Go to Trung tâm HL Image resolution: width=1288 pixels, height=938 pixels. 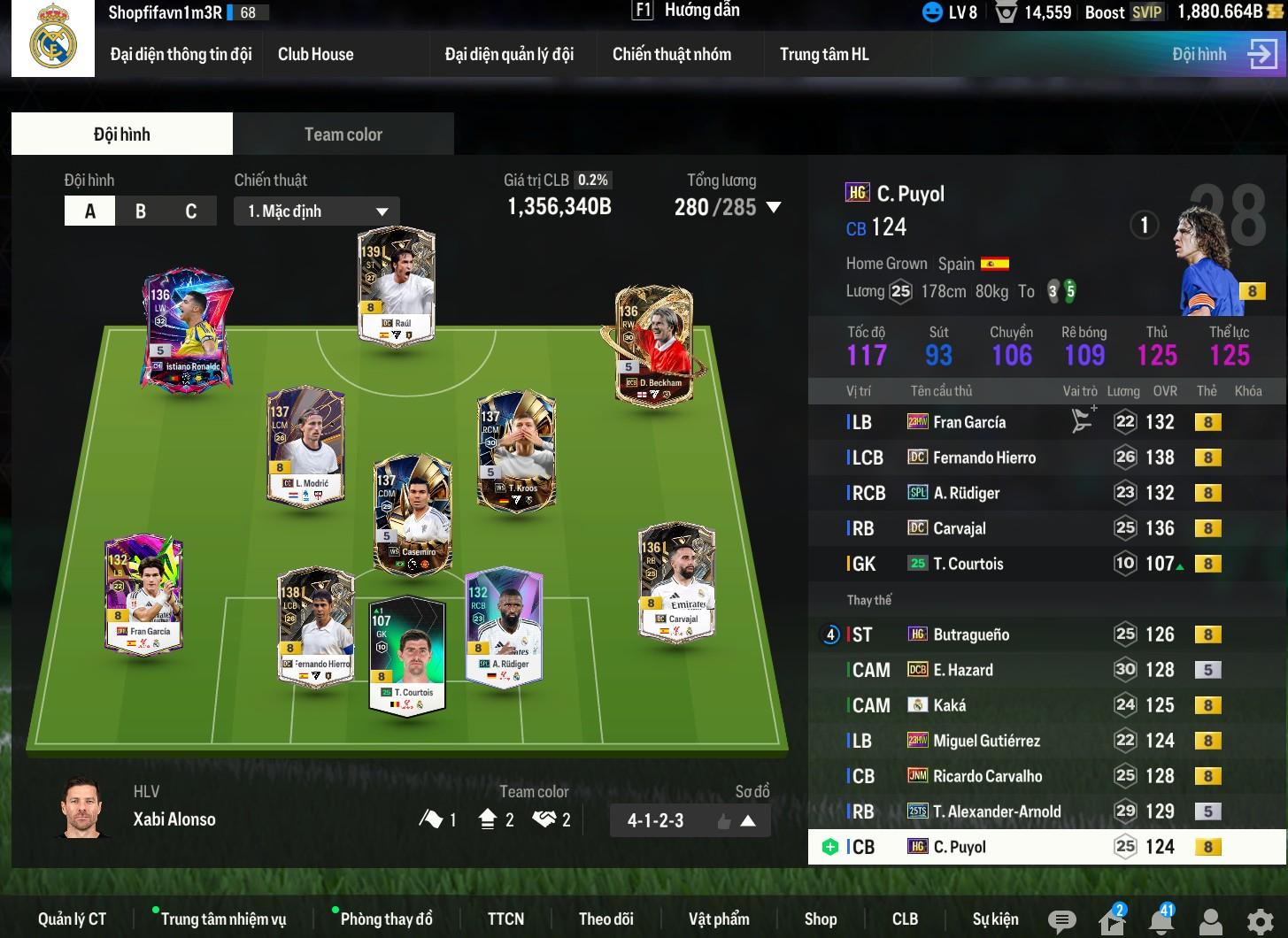click(x=824, y=54)
